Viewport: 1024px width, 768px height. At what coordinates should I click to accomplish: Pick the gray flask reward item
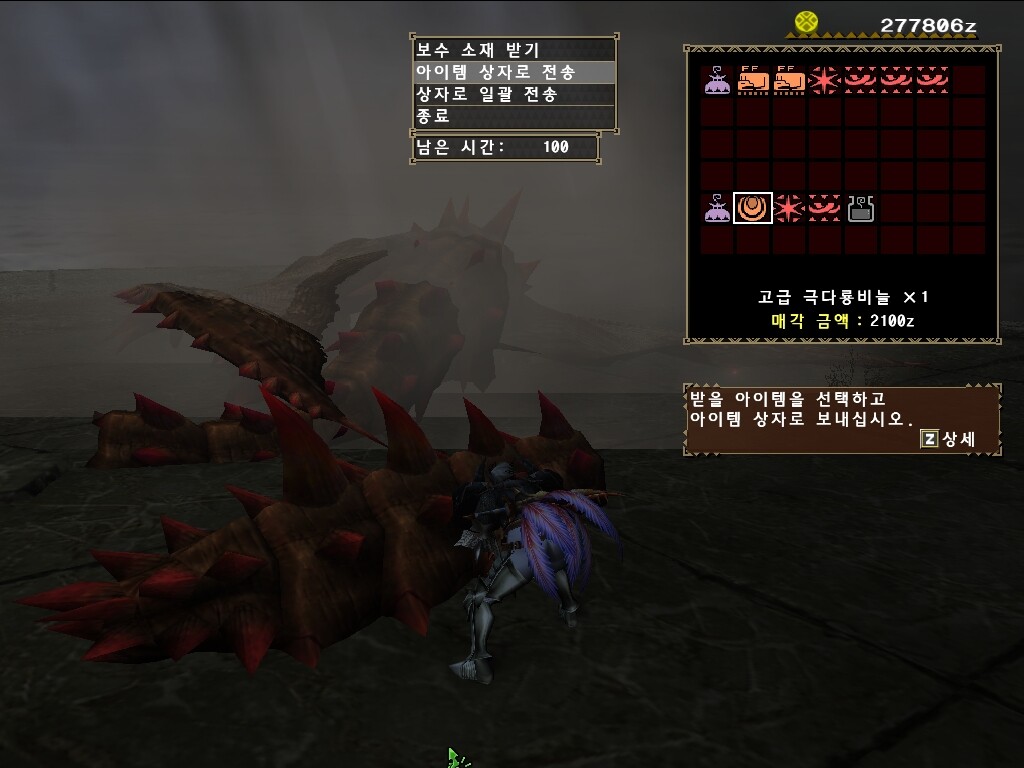coord(861,208)
